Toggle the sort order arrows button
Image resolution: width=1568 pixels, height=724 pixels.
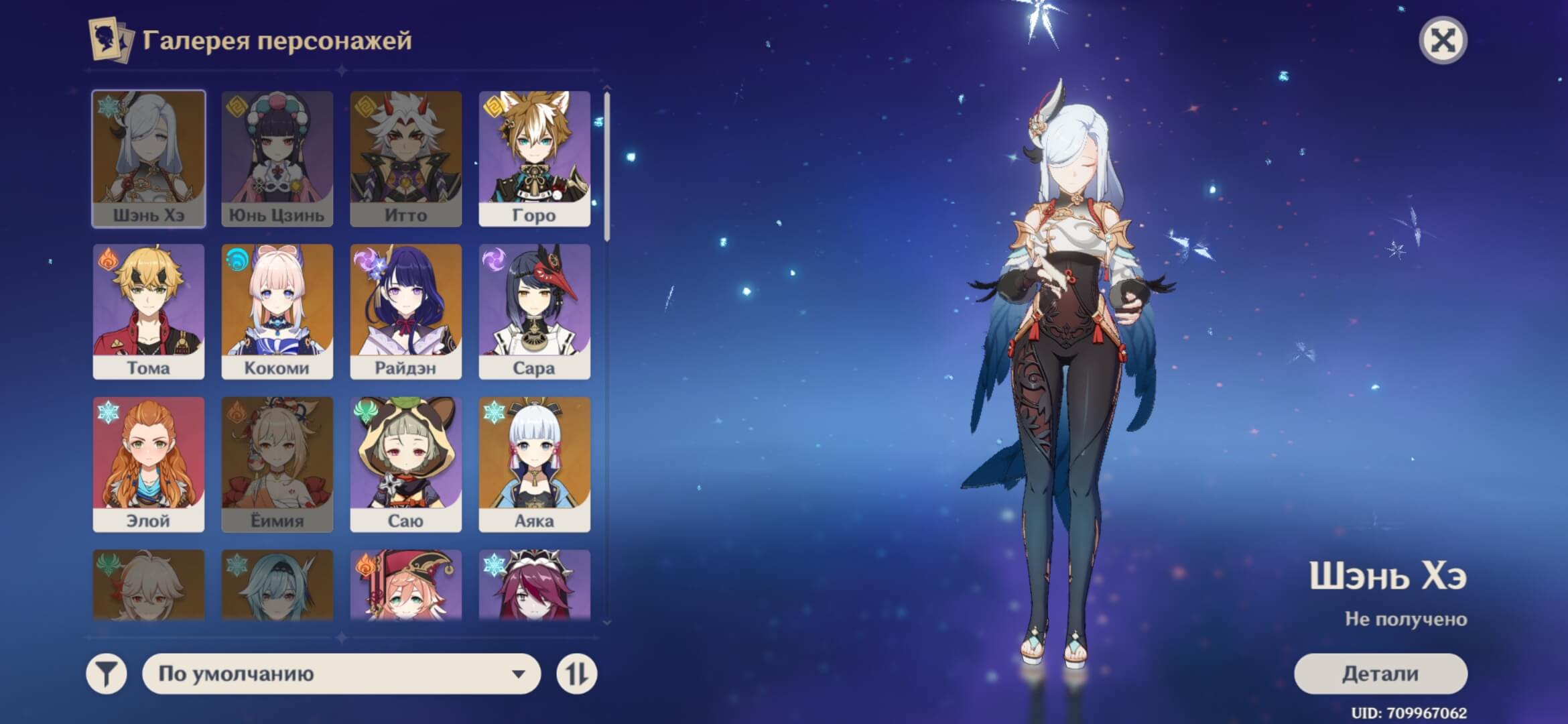(576, 674)
